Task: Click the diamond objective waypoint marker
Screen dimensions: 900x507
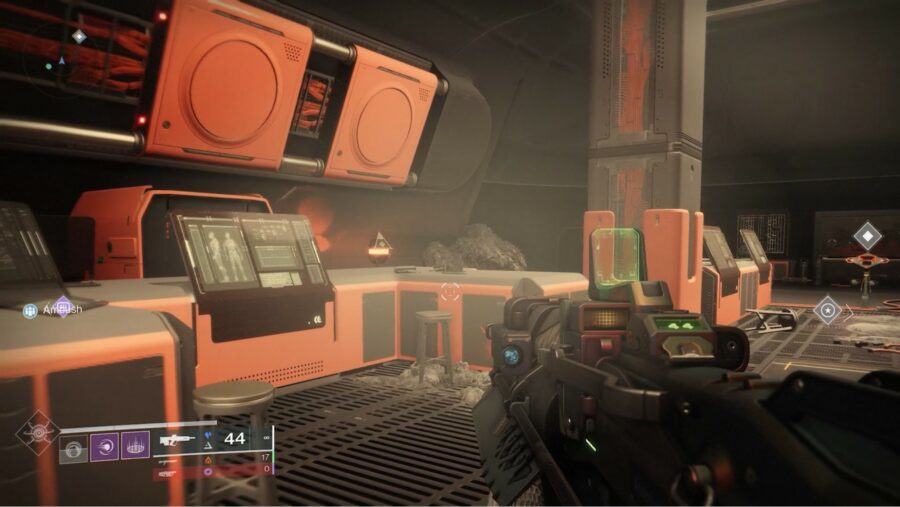Action: [867, 236]
